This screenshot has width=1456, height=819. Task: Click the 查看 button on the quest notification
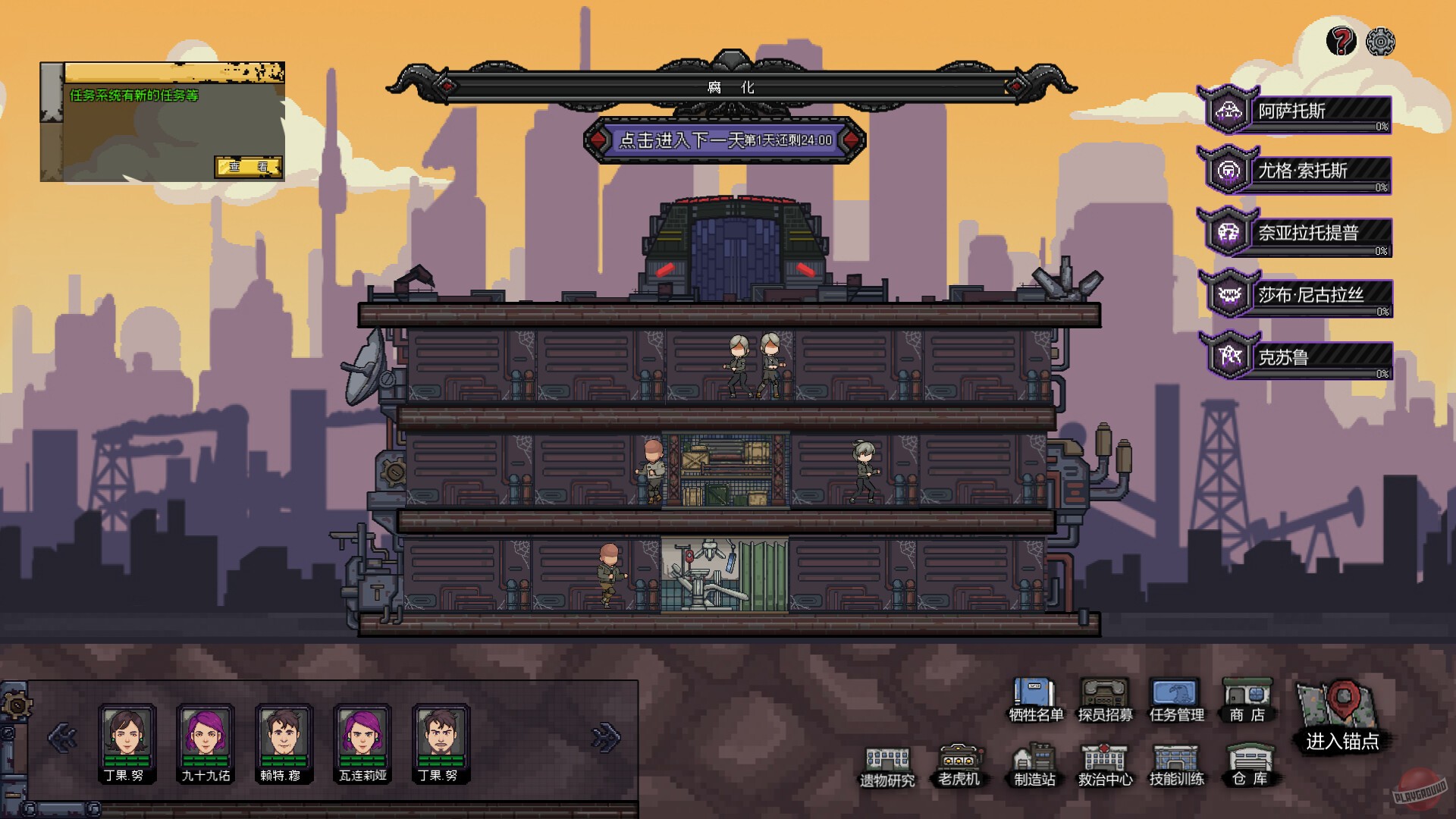coord(249,167)
